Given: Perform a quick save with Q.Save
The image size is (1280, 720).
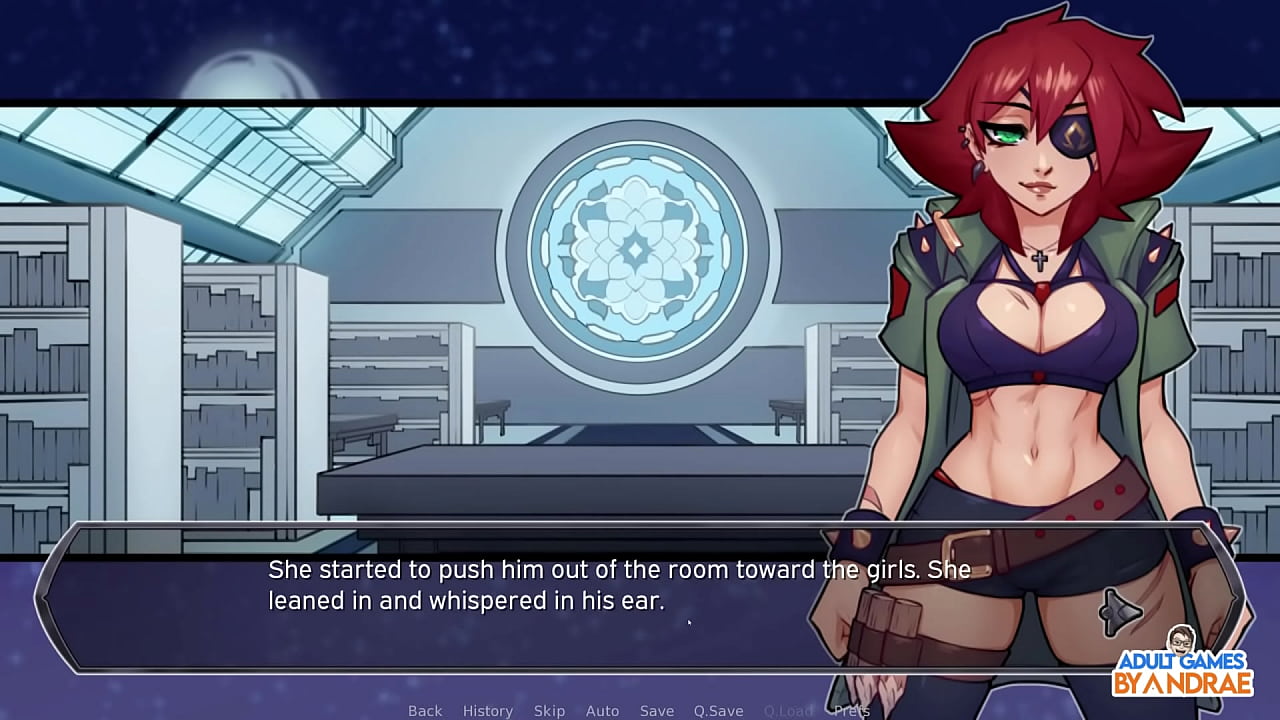Looking at the screenshot, I should pyautogui.click(x=717, y=710).
